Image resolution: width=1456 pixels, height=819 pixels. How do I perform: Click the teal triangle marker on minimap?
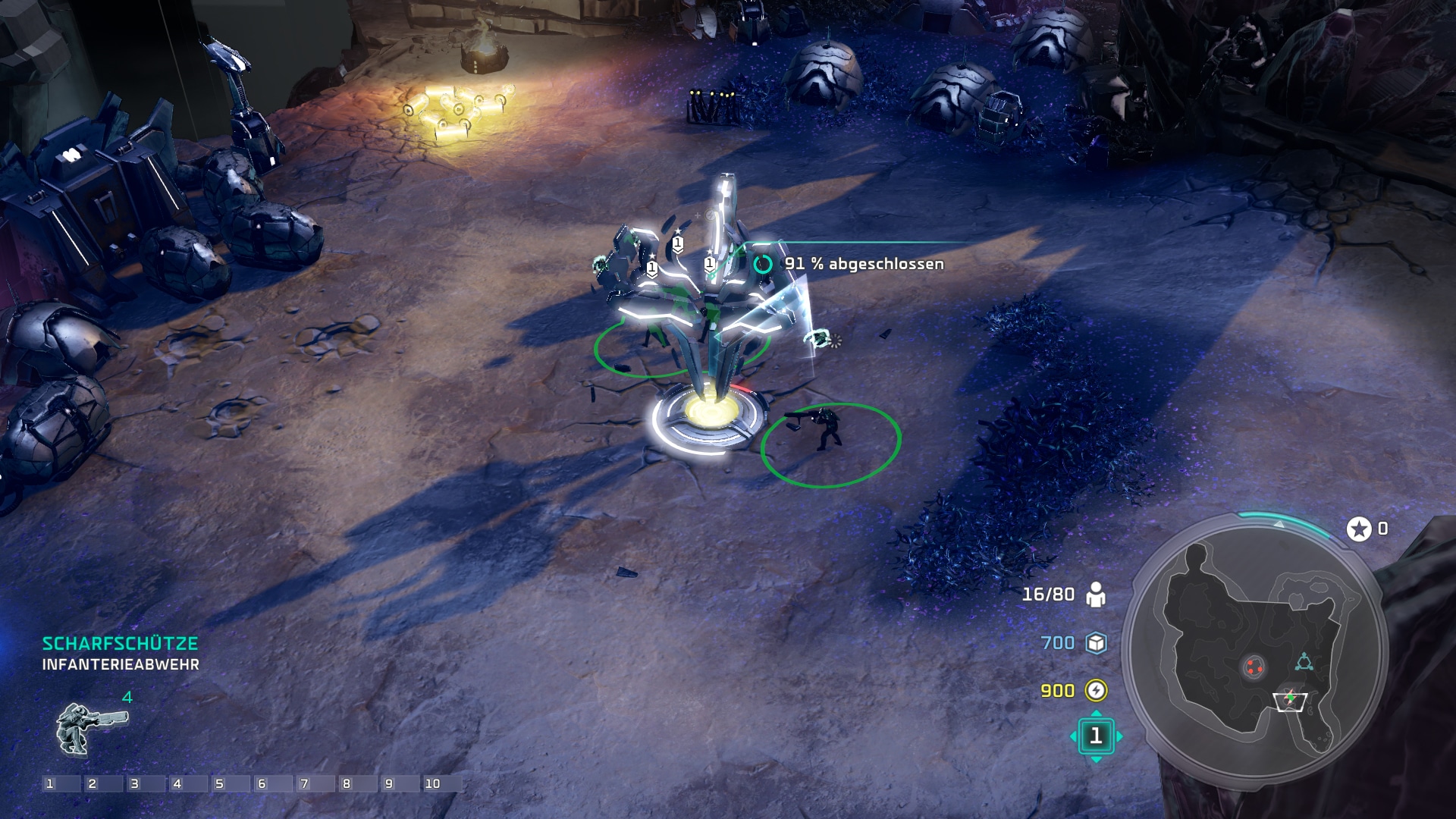pyautogui.click(x=1304, y=663)
